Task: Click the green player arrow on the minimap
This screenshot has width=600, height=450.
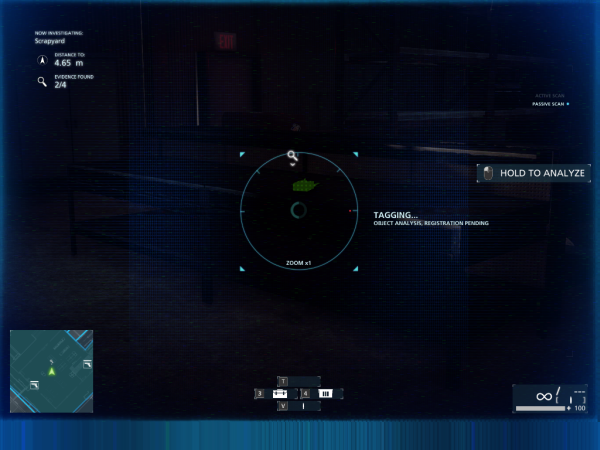Action: 53,371
